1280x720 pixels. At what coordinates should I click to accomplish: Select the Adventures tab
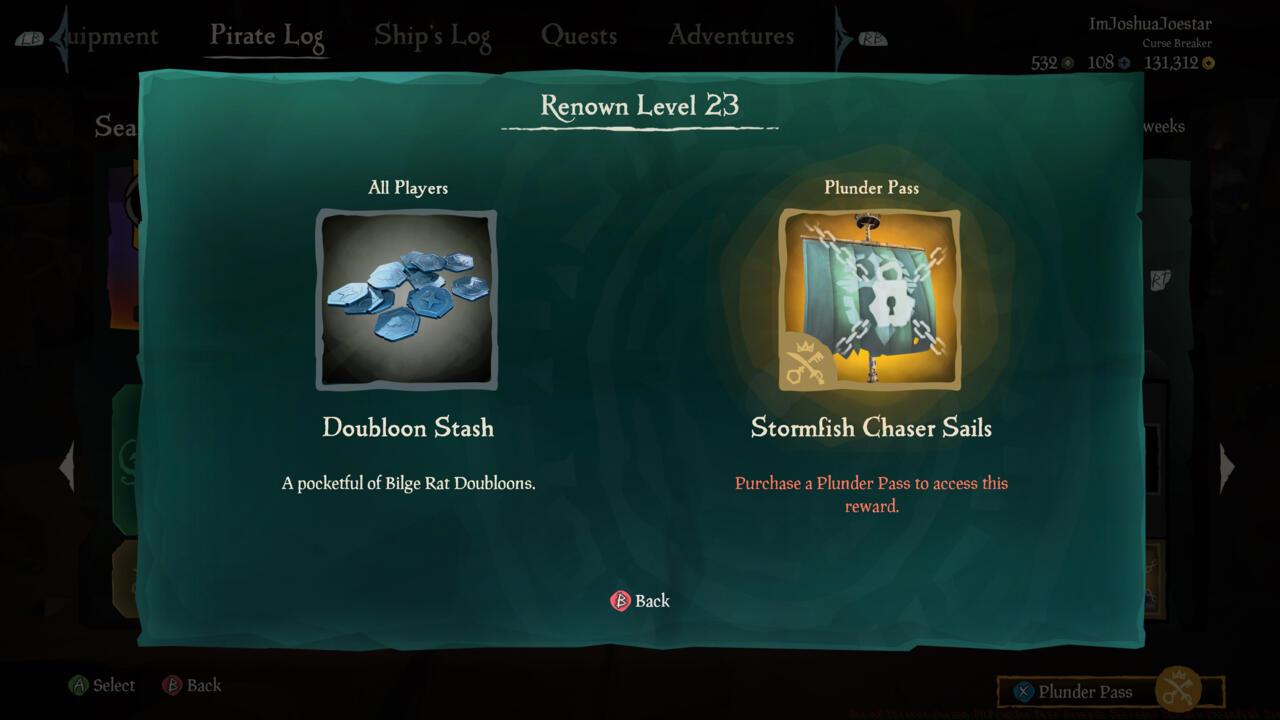(730, 34)
